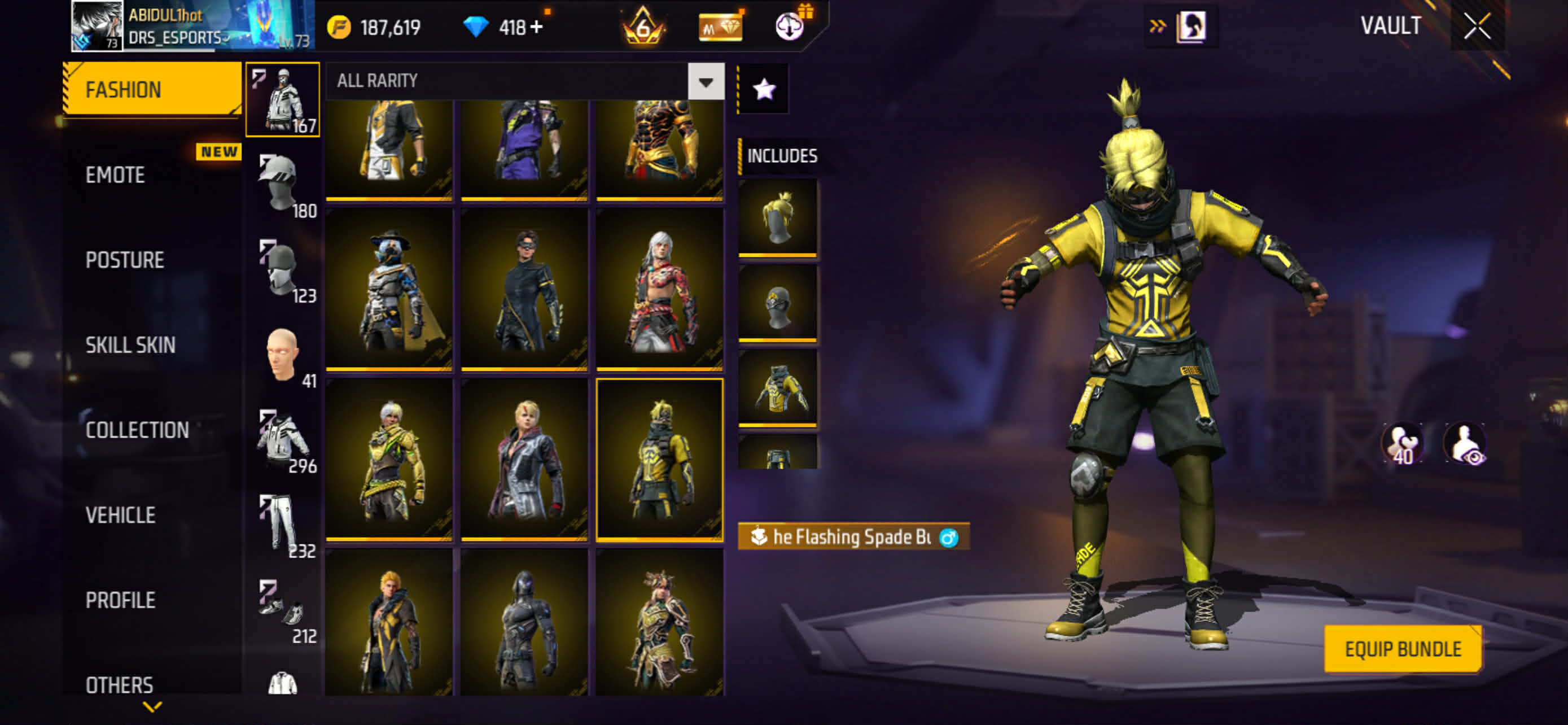
Task: Open the Posture section
Action: [125, 260]
